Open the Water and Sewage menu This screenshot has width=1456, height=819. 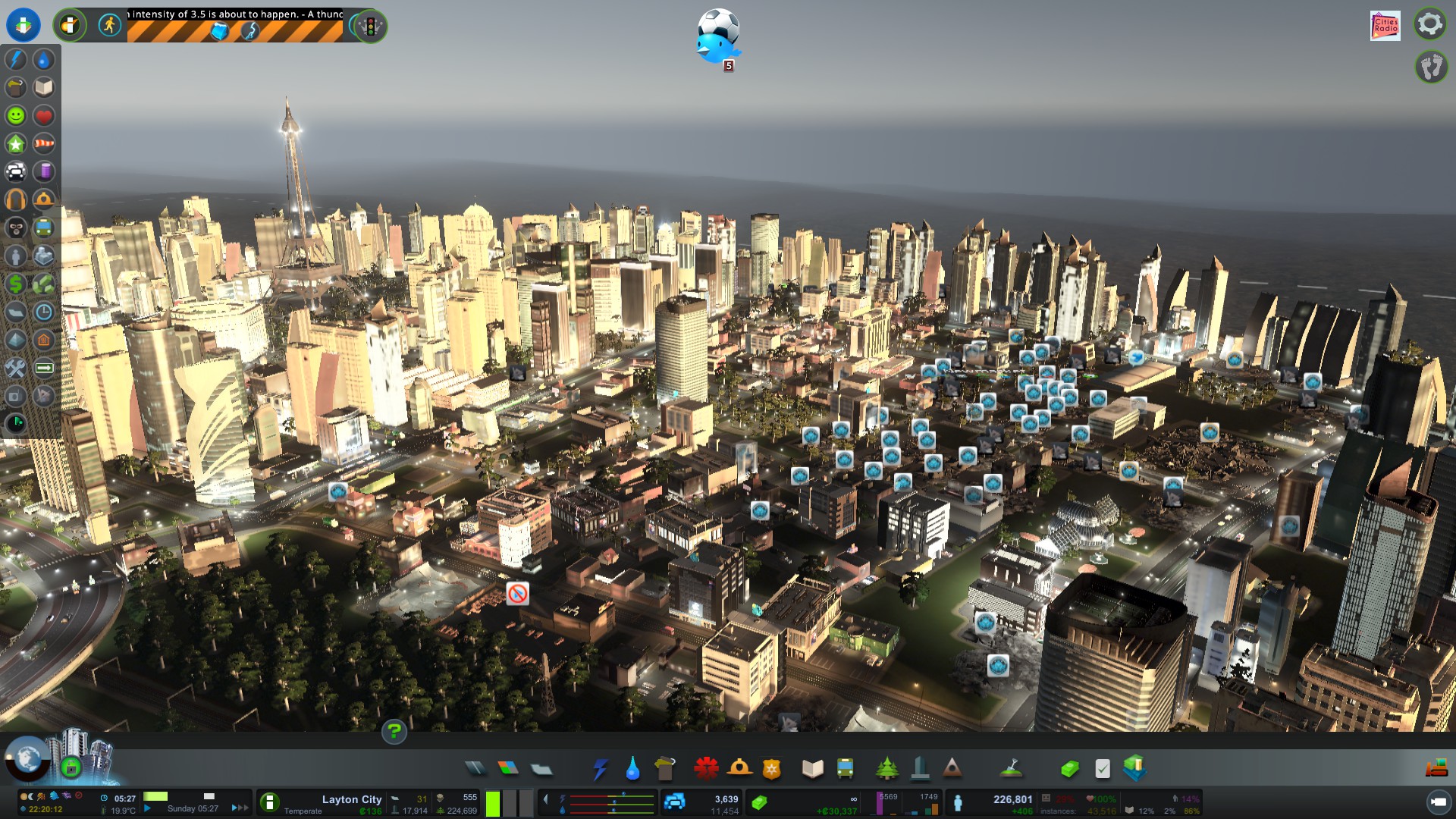[x=632, y=769]
